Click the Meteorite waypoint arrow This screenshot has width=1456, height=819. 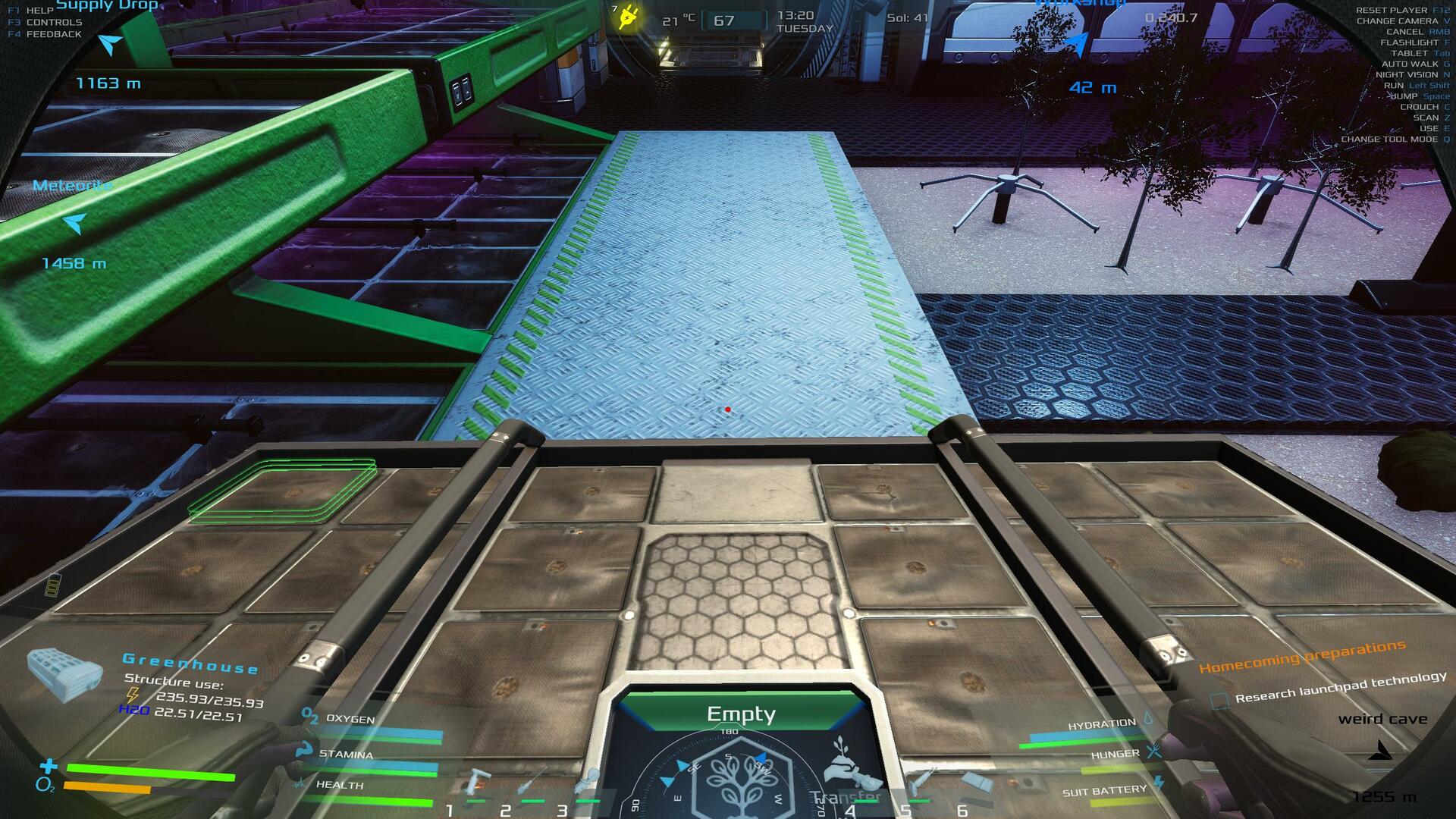[x=74, y=223]
